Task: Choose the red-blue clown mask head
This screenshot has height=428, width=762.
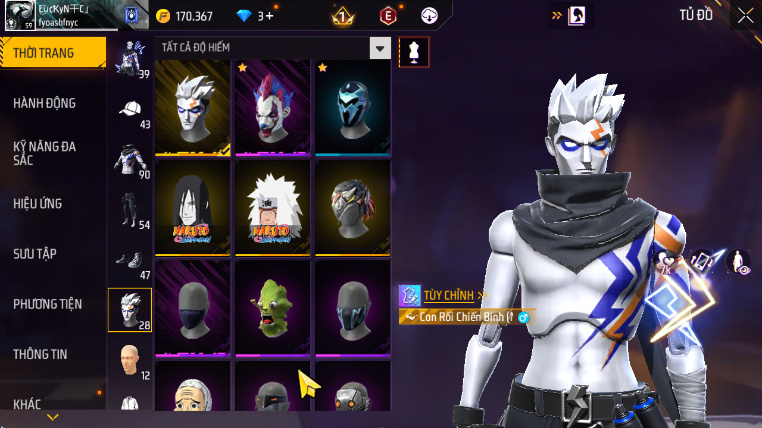Action: [273, 107]
